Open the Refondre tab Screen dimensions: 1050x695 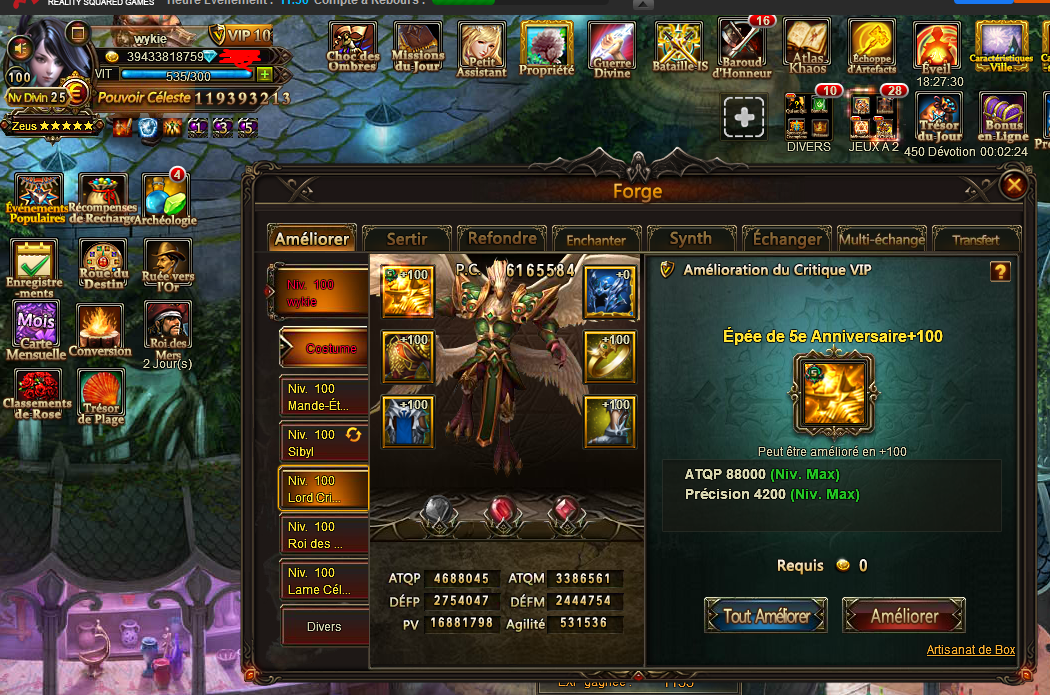pyautogui.click(x=502, y=238)
